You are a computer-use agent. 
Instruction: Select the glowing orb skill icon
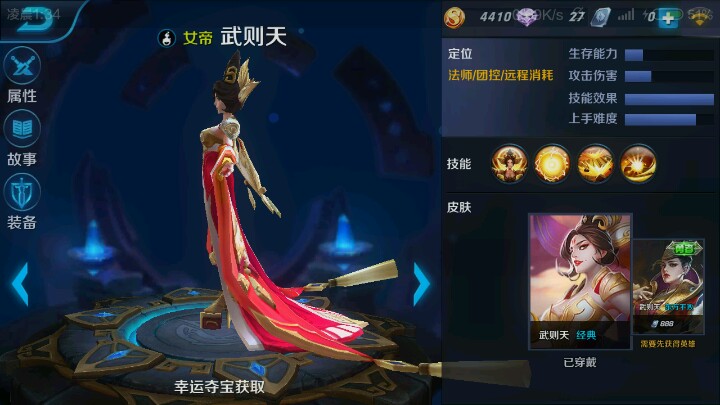click(x=552, y=163)
